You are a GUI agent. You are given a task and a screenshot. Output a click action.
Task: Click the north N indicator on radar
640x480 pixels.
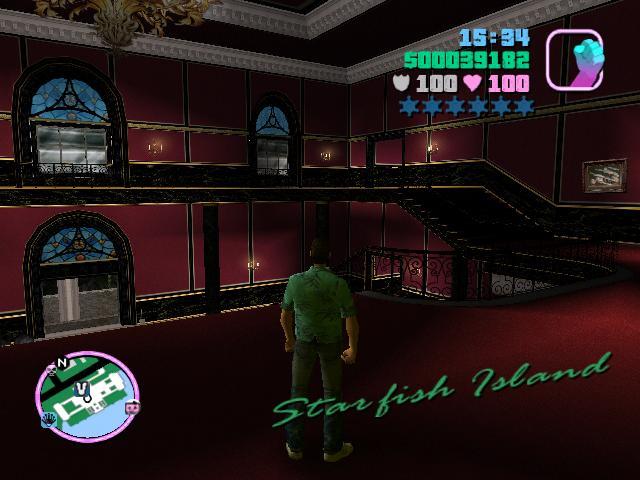click(x=63, y=362)
